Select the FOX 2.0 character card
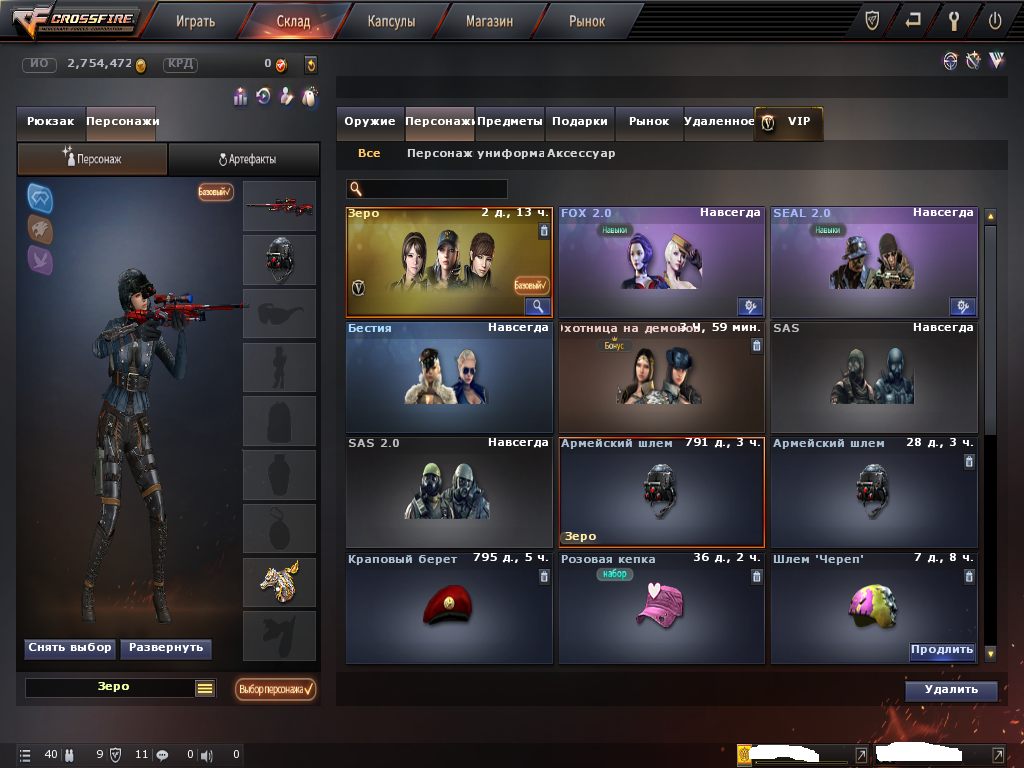The width and height of the screenshot is (1024, 768). 660,263
